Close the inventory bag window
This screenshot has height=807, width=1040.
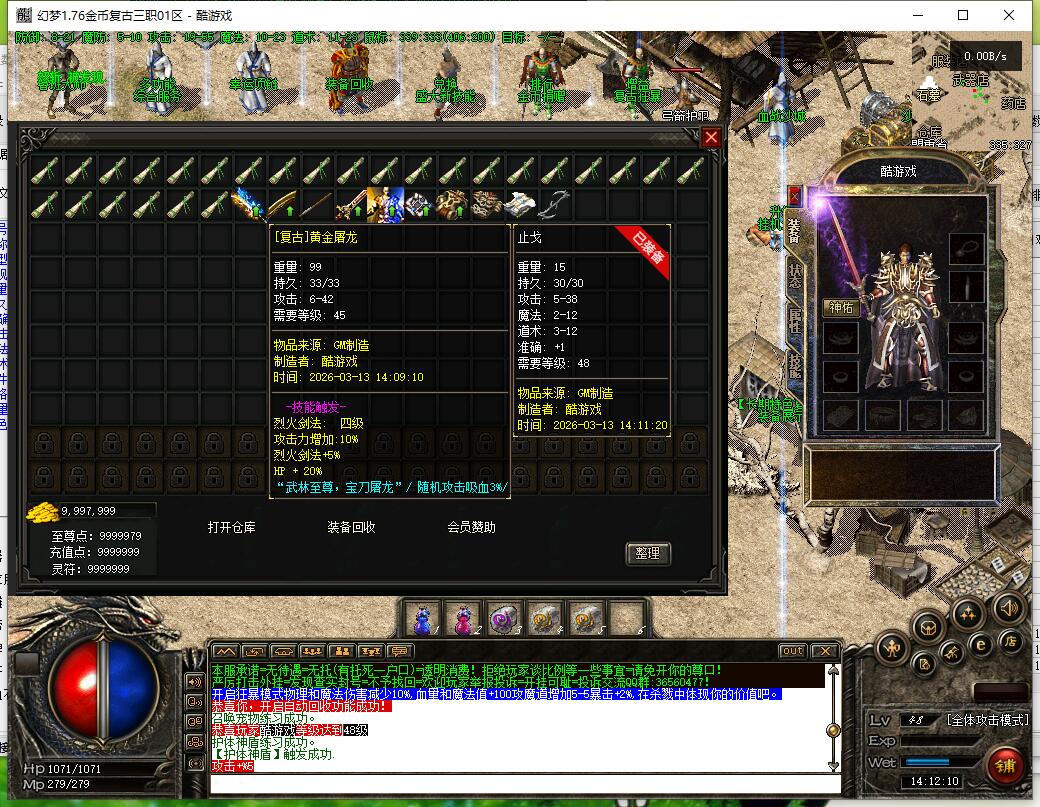[711, 138]
